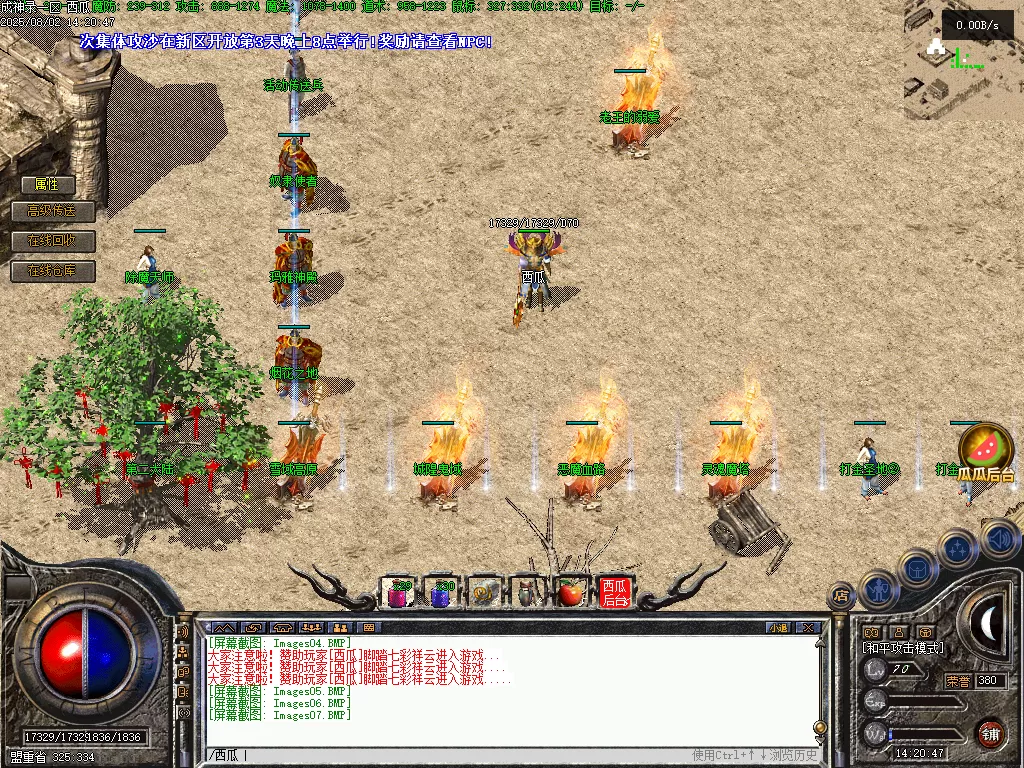Use the blue potion in the hotbar
This screenshot has width=1024, height=768.
(x=441, y=593)
